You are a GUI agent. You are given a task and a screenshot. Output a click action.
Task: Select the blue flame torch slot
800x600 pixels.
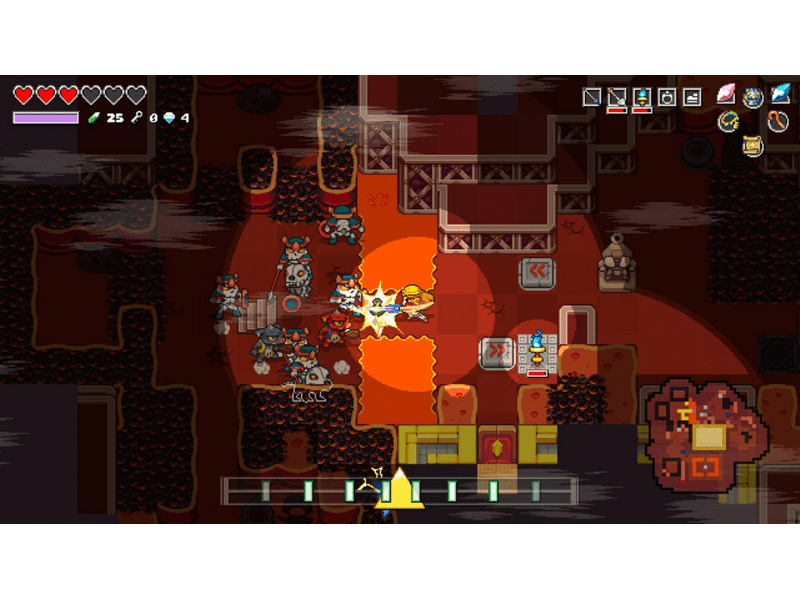pos(642,97)
